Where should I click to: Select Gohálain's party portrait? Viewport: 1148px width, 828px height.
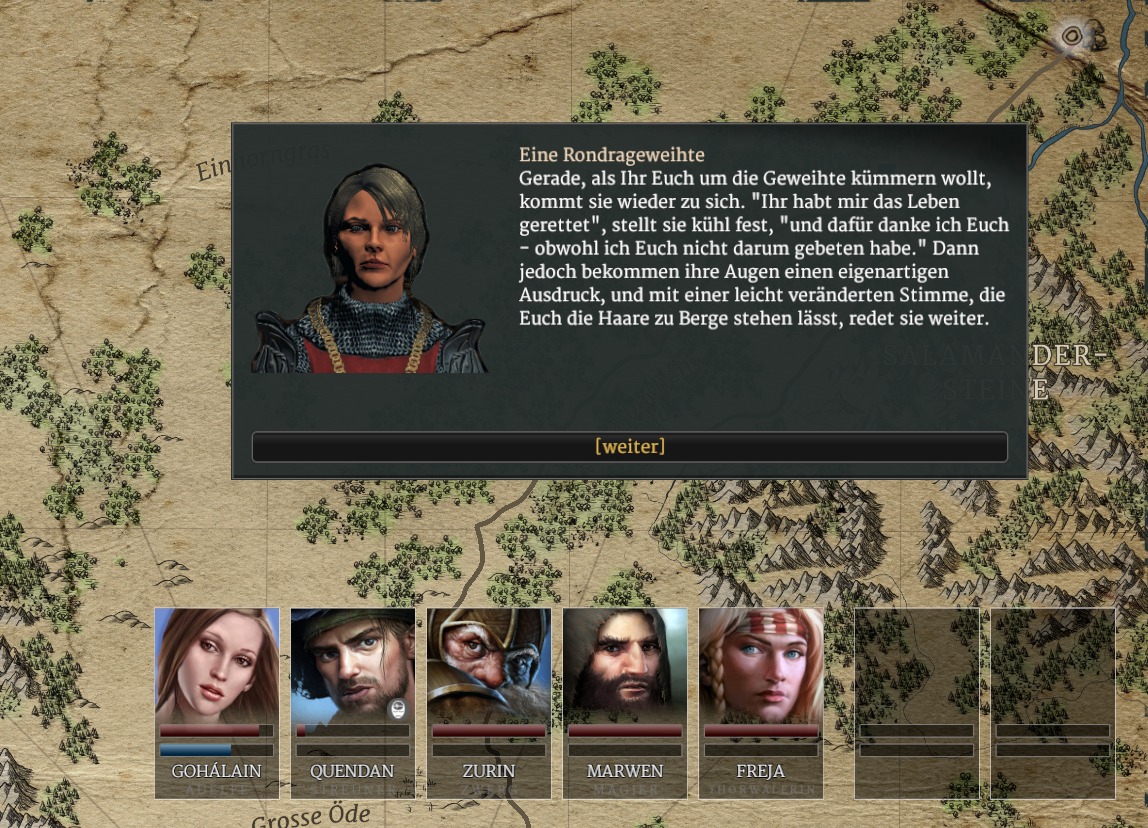[x=217, y=666]
